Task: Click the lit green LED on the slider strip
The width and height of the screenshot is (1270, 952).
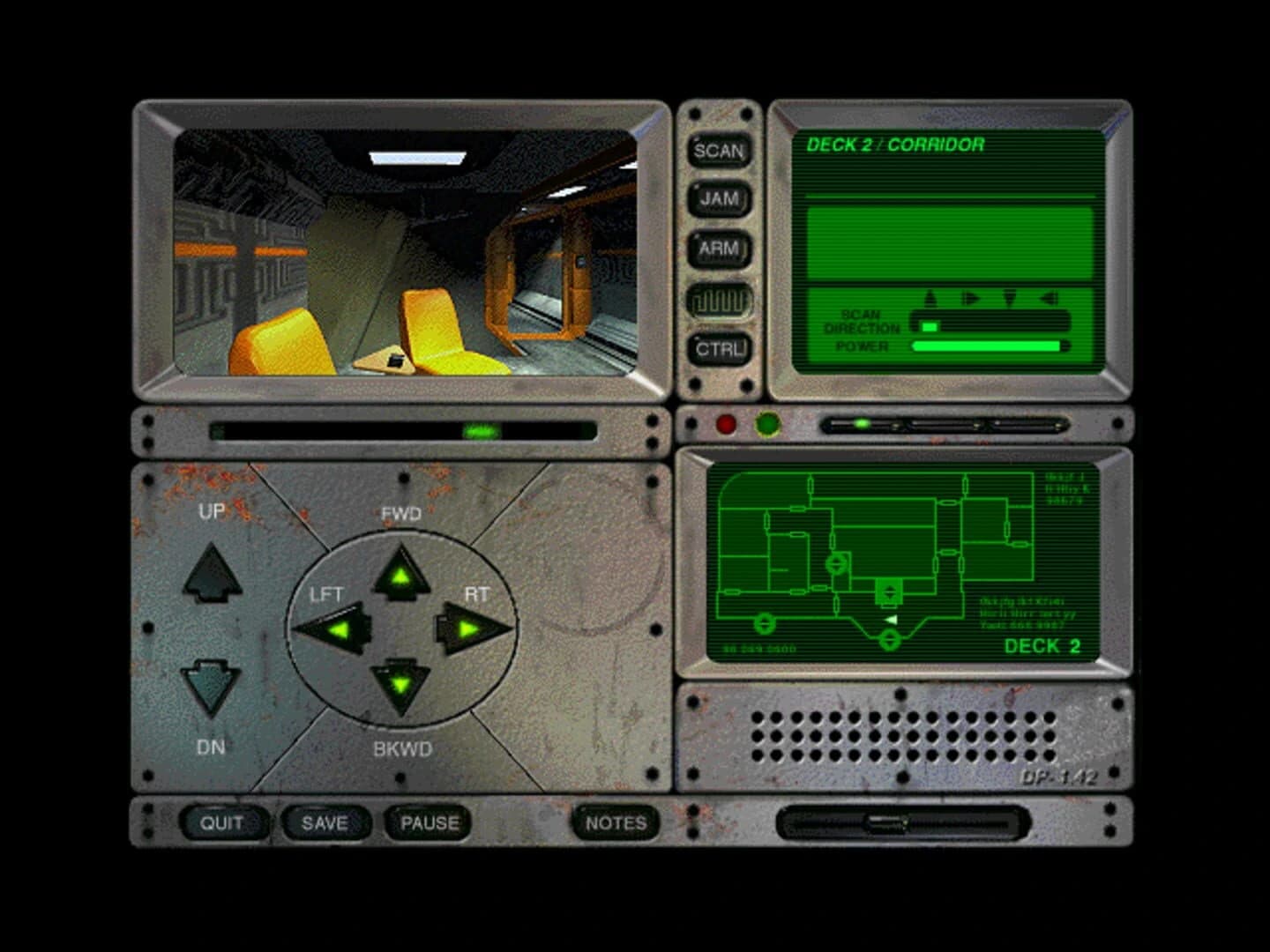Action: [860, 424]
